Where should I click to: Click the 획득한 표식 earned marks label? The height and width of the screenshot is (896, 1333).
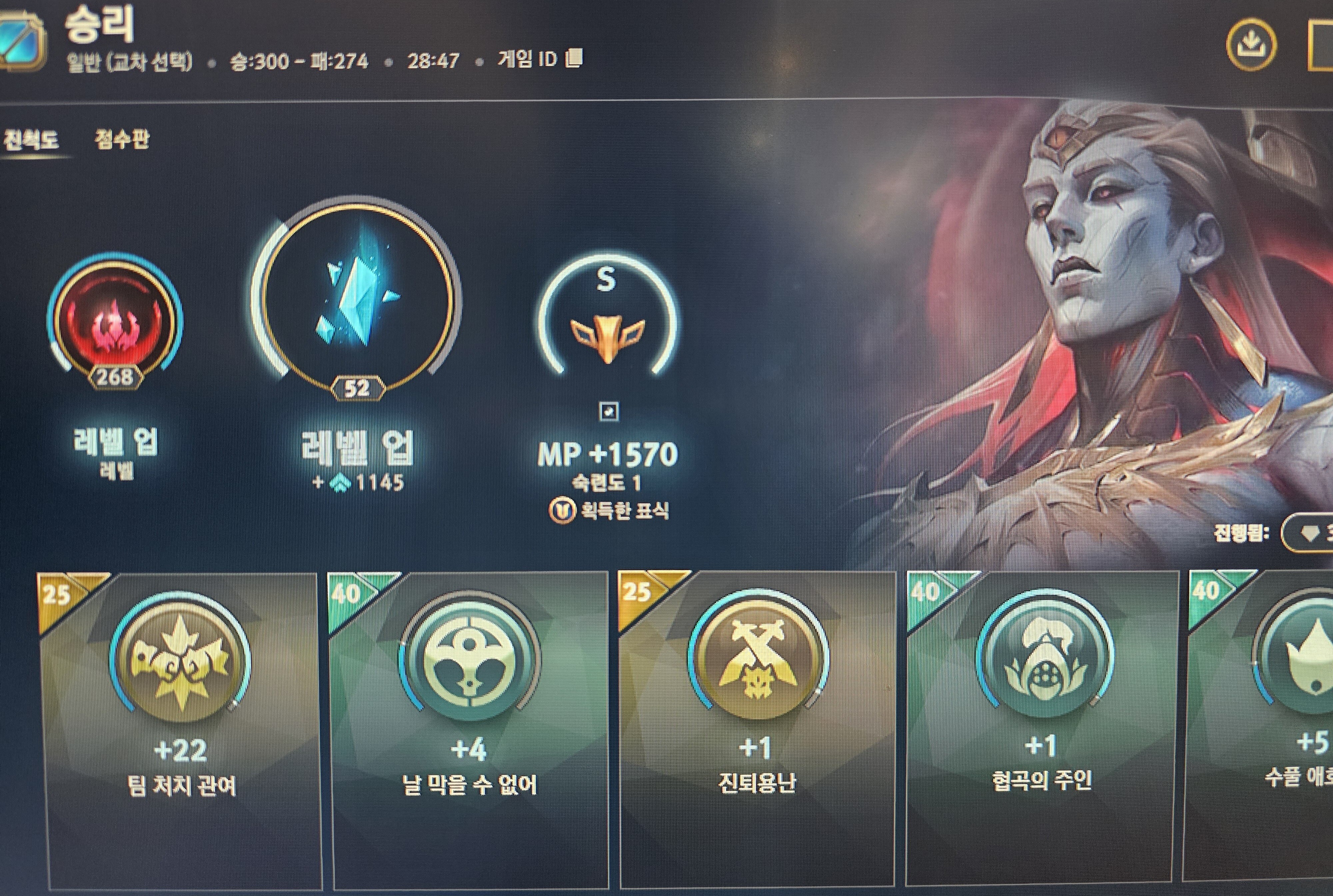click(x=610, y=510)
